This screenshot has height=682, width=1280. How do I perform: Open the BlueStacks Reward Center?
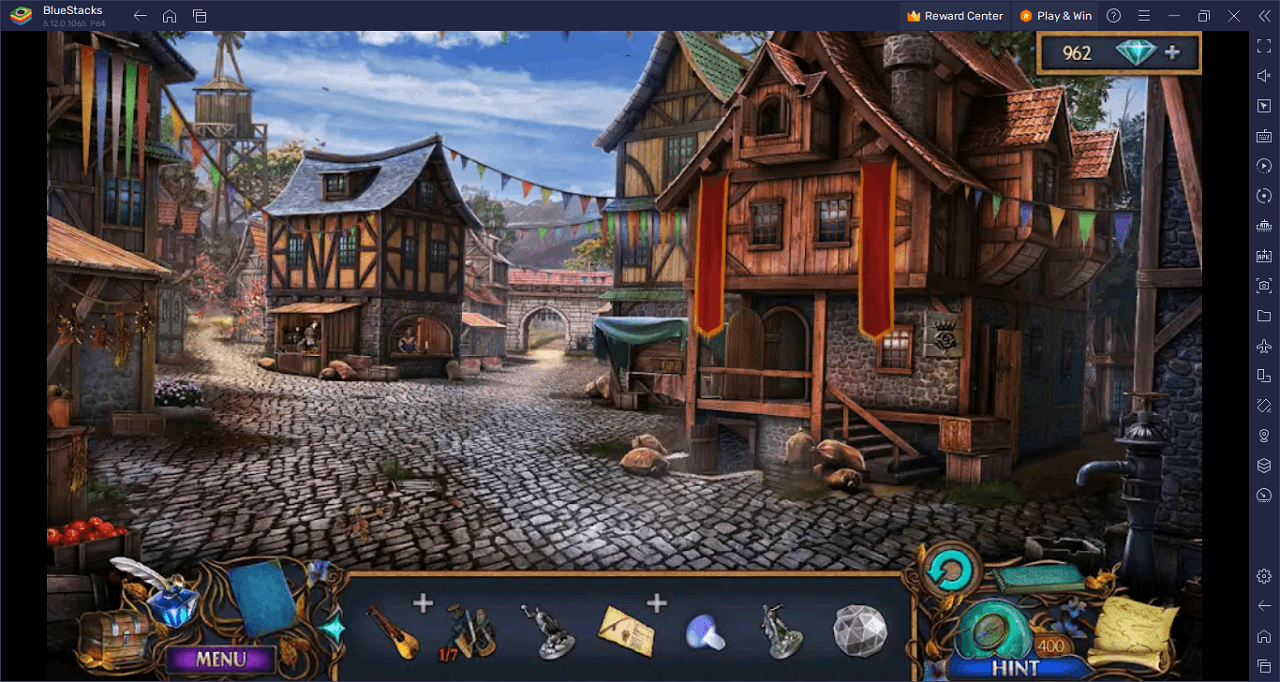click(955, 16)
